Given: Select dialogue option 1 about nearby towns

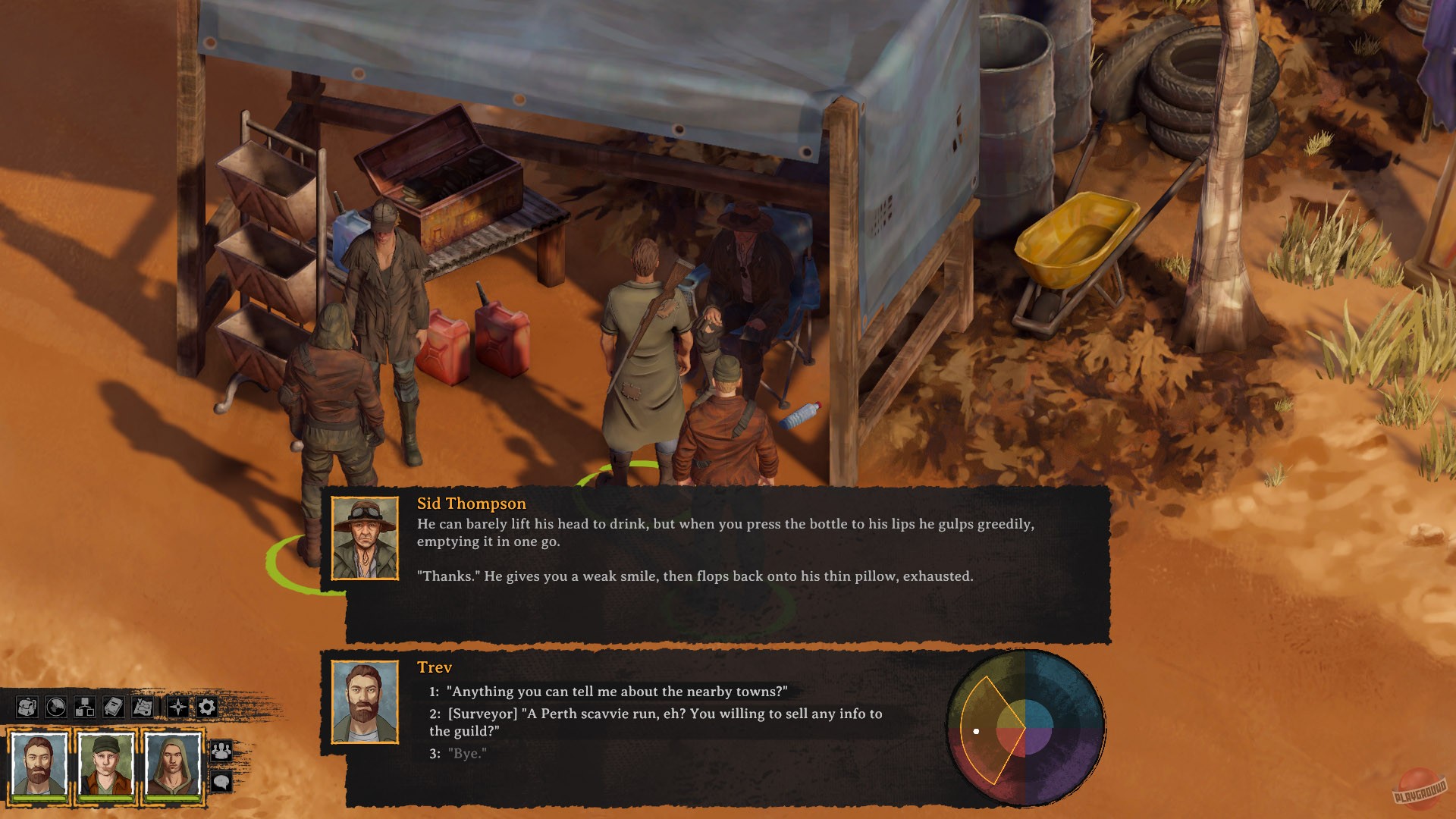Looking at the screenshot, I should (607, 691).
